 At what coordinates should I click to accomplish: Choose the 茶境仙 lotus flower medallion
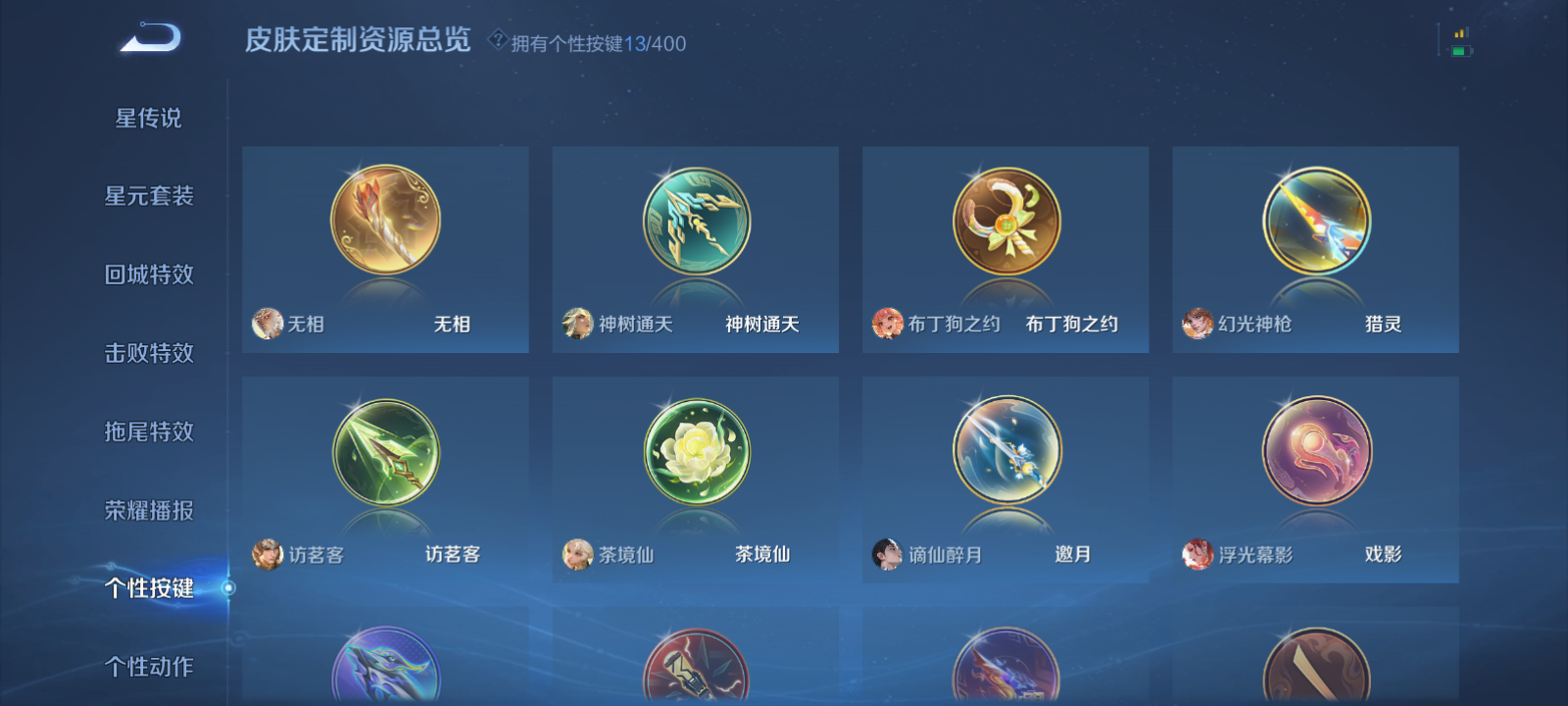tap(694, 453)
